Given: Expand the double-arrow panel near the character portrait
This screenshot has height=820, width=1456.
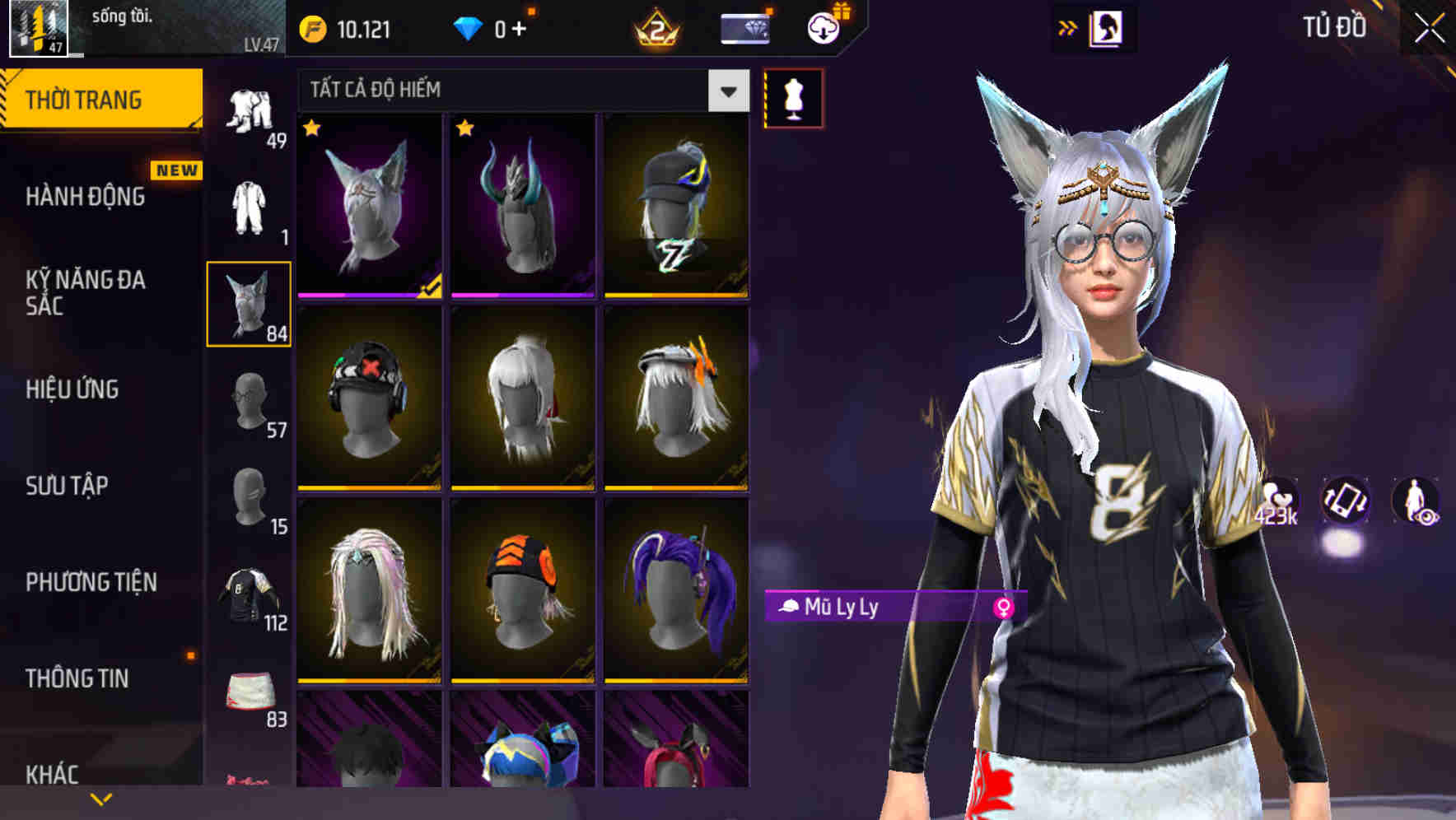Looking at the screenshot, I should point(1067,26).
